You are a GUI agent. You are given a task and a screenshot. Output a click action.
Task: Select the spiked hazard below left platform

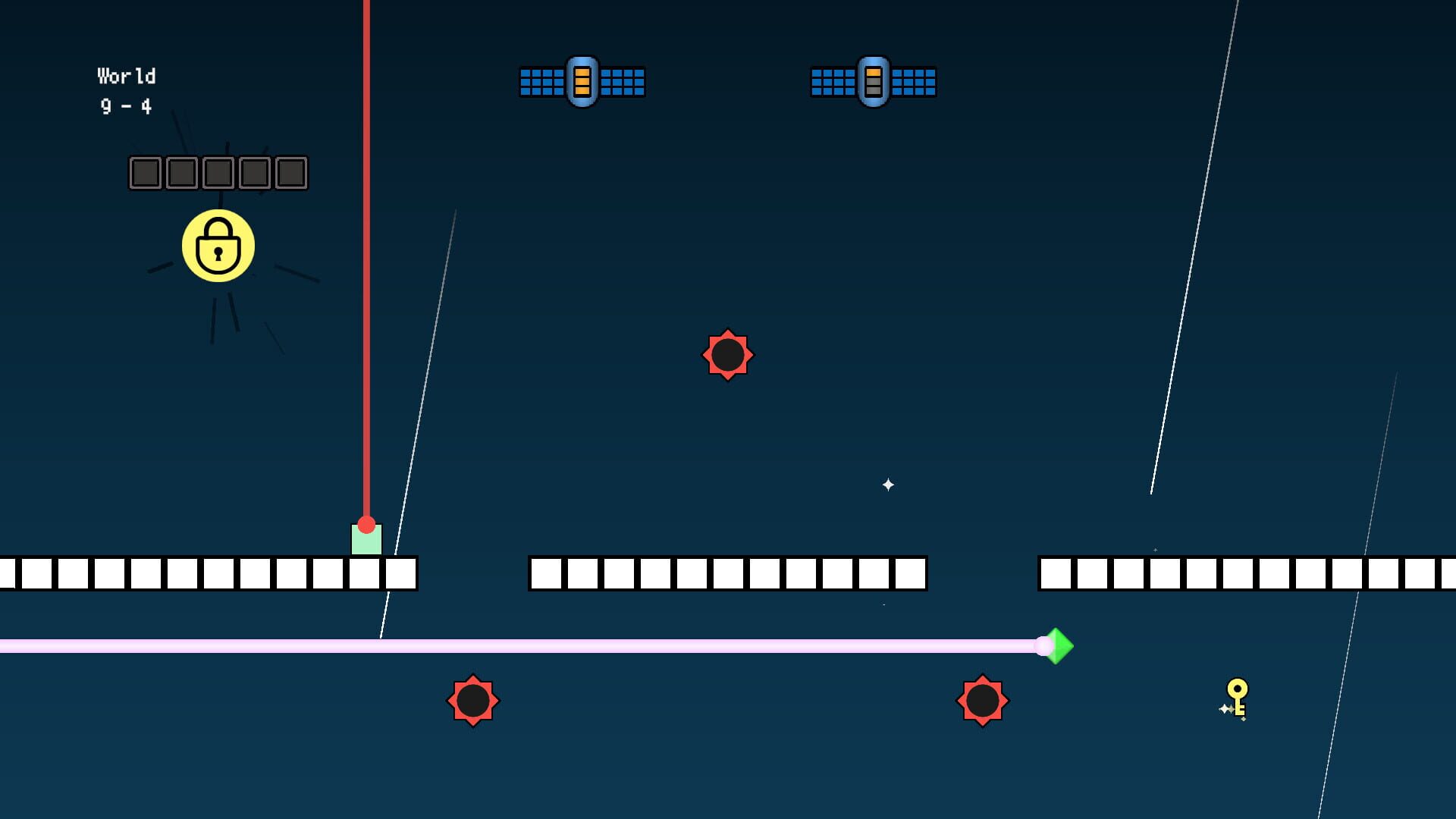tap(474, 699)
